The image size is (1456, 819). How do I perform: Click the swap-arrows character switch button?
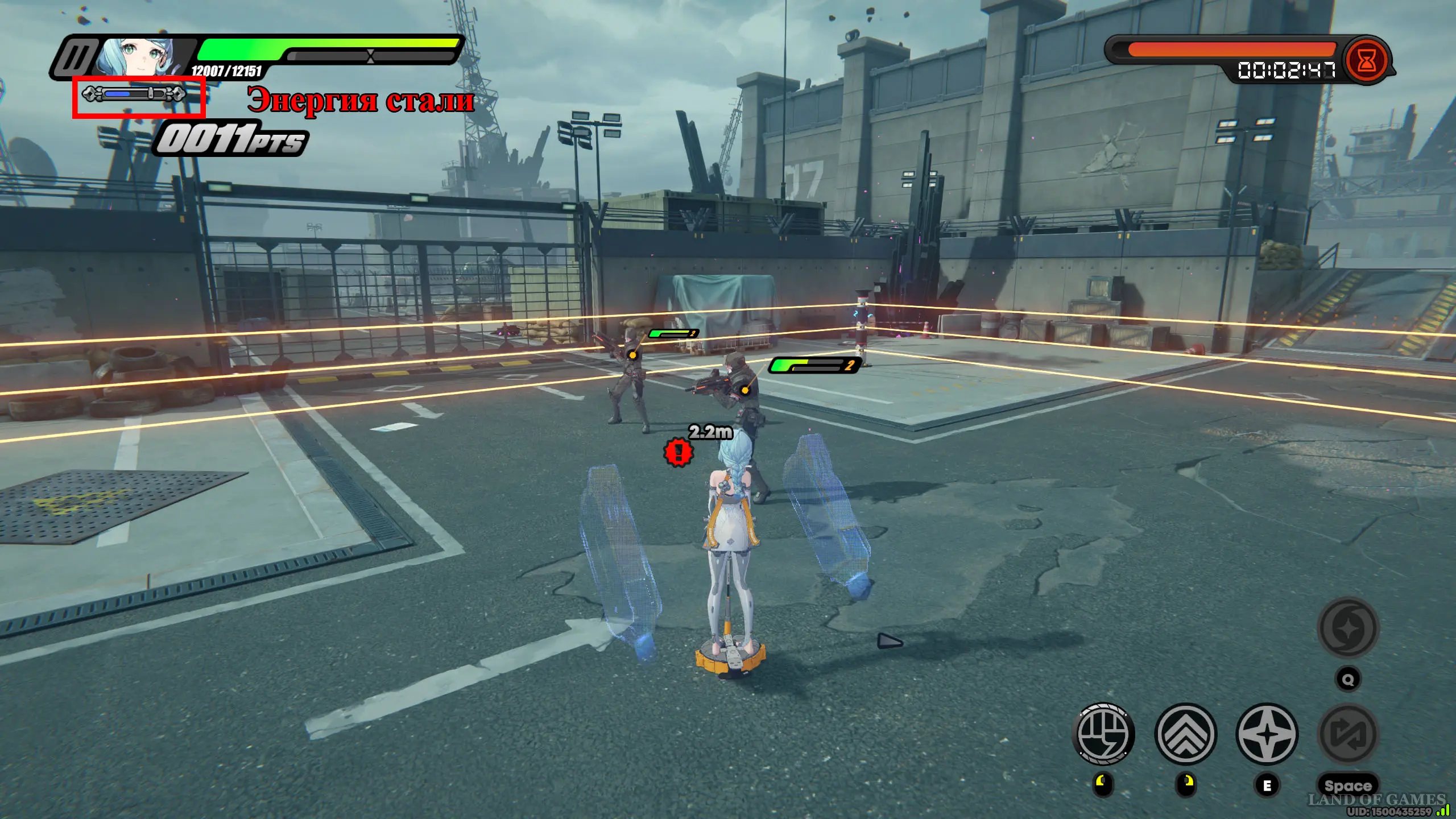click(x=1348, y=734)
